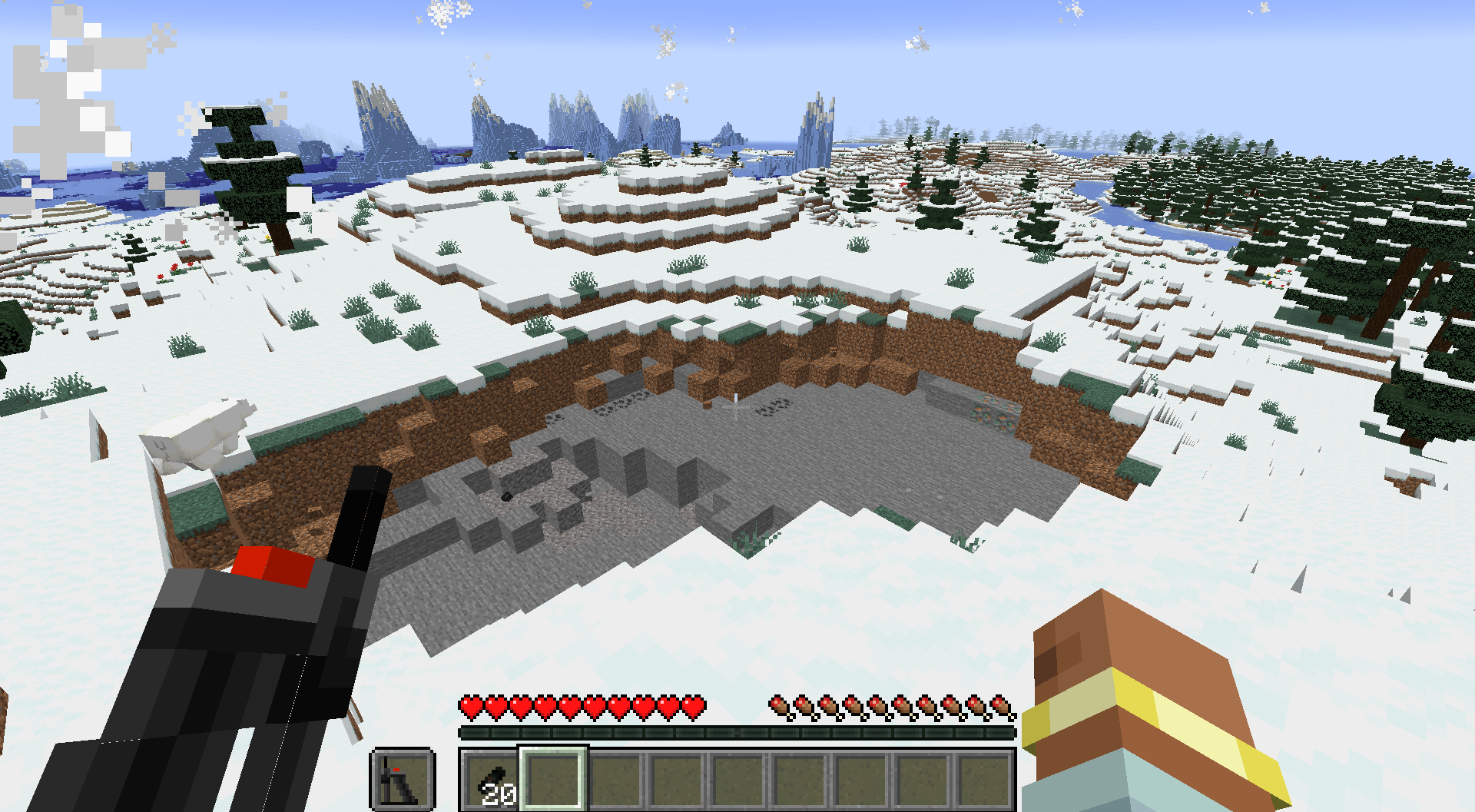Click the item count label showing 20

coord(501,793)
